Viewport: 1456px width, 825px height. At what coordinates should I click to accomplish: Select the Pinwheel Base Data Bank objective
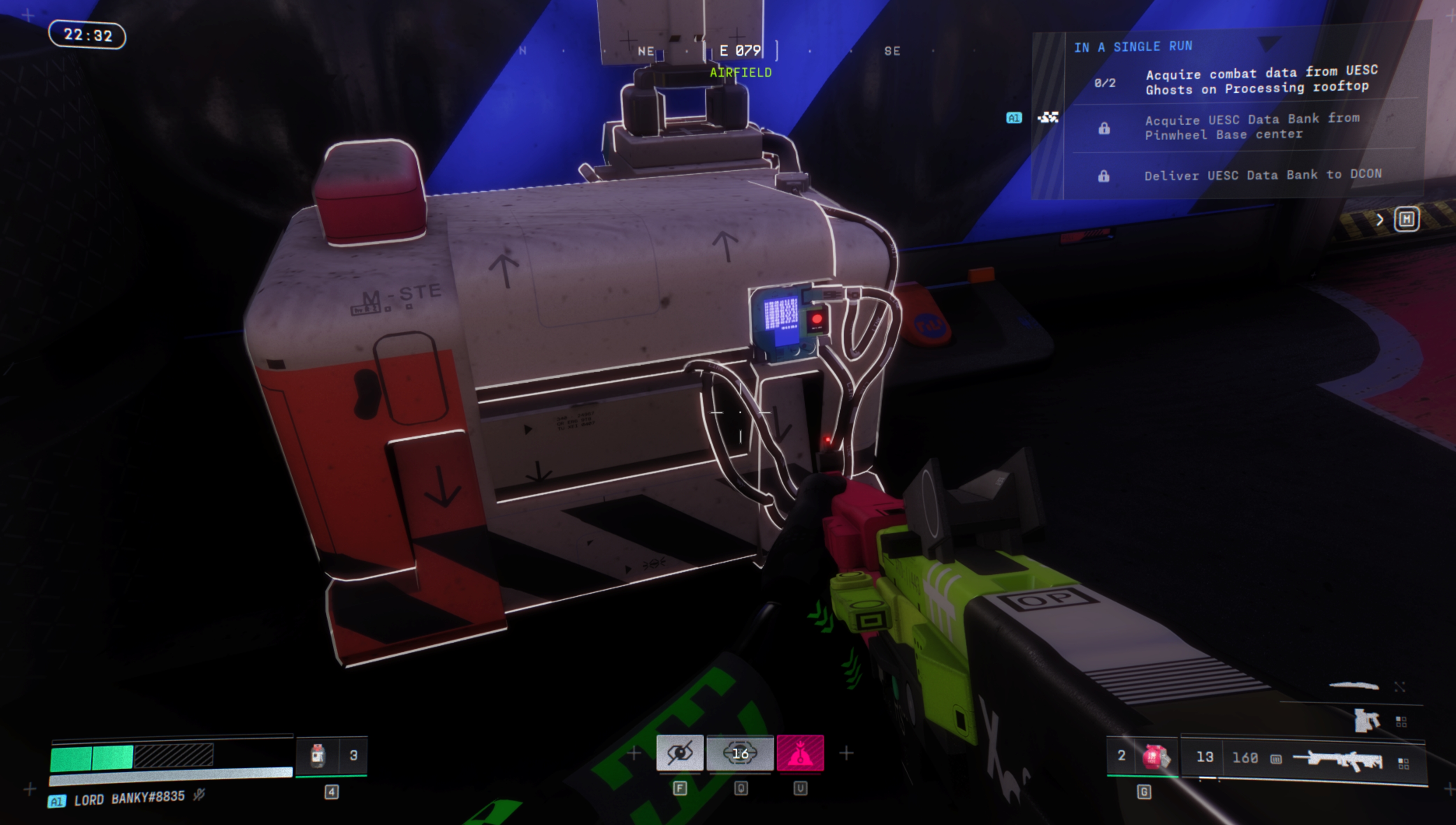click(x=1252, y=127)
